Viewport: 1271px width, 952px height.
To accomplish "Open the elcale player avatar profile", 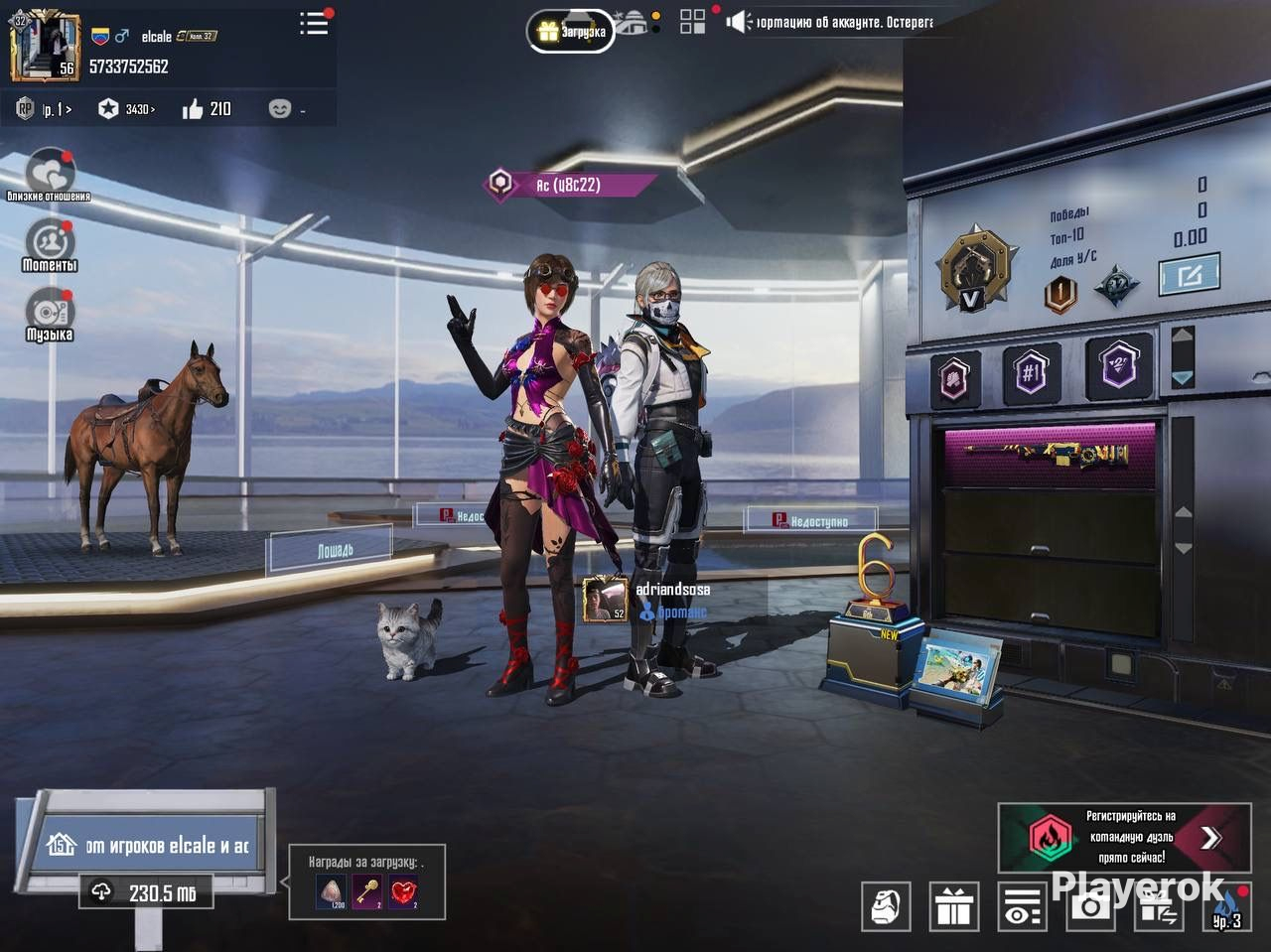I will pyautogui.click(x=45, y=47).
